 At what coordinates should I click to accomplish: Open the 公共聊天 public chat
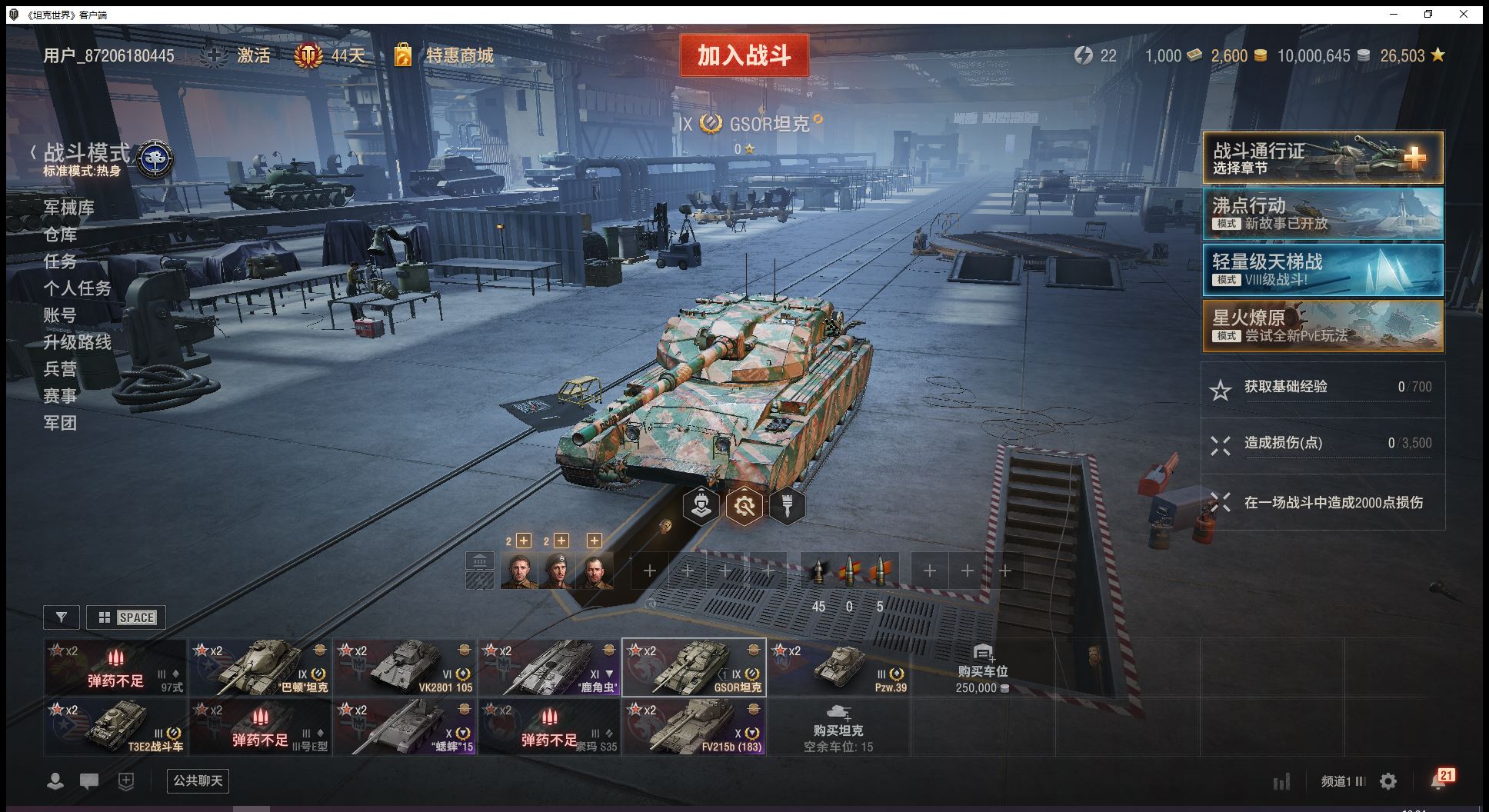coord(198,781)
